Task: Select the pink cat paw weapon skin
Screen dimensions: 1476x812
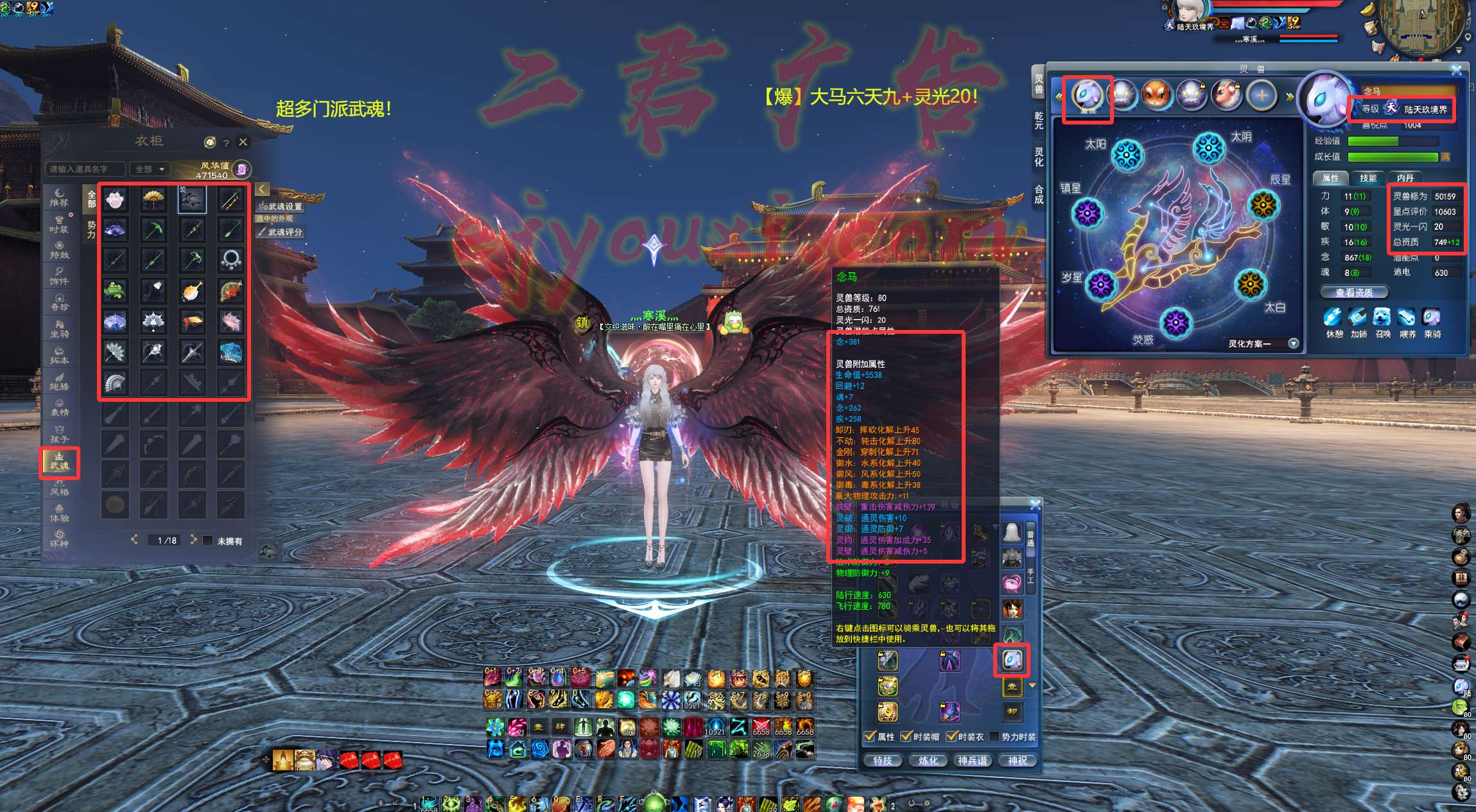Action: 115,200
